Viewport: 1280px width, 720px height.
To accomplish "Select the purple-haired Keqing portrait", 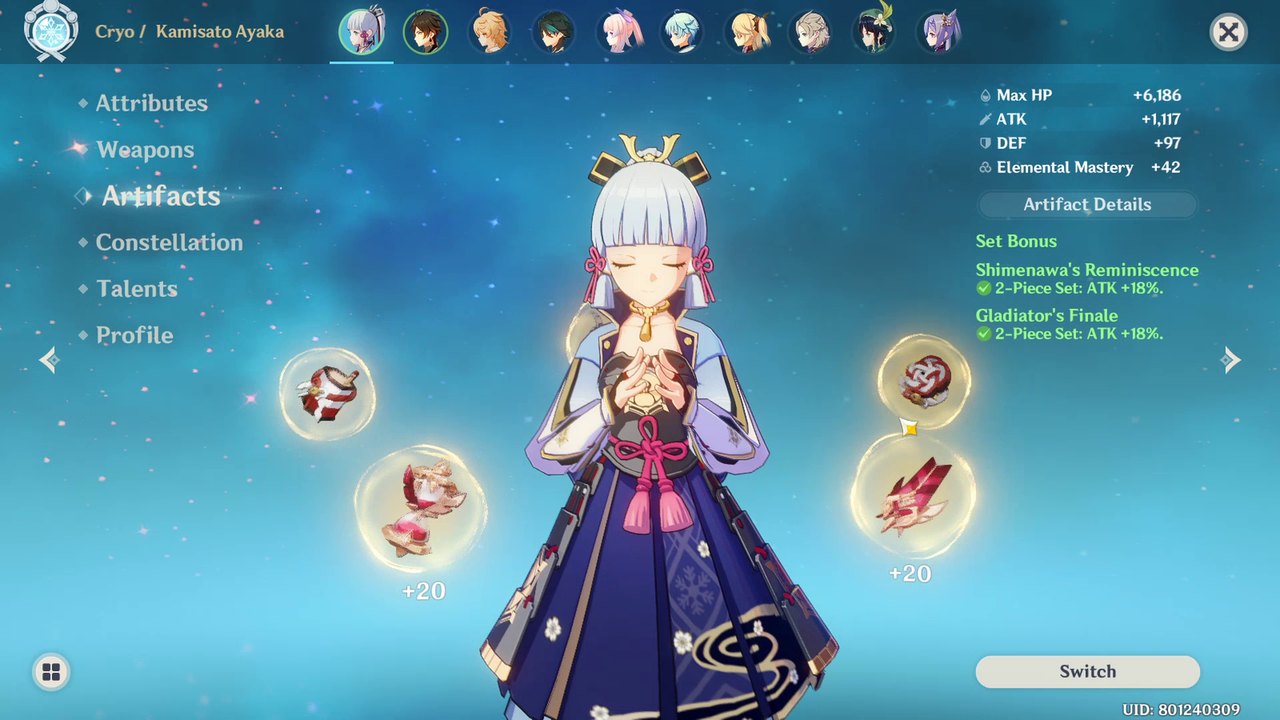I will [x=939, y=33].
